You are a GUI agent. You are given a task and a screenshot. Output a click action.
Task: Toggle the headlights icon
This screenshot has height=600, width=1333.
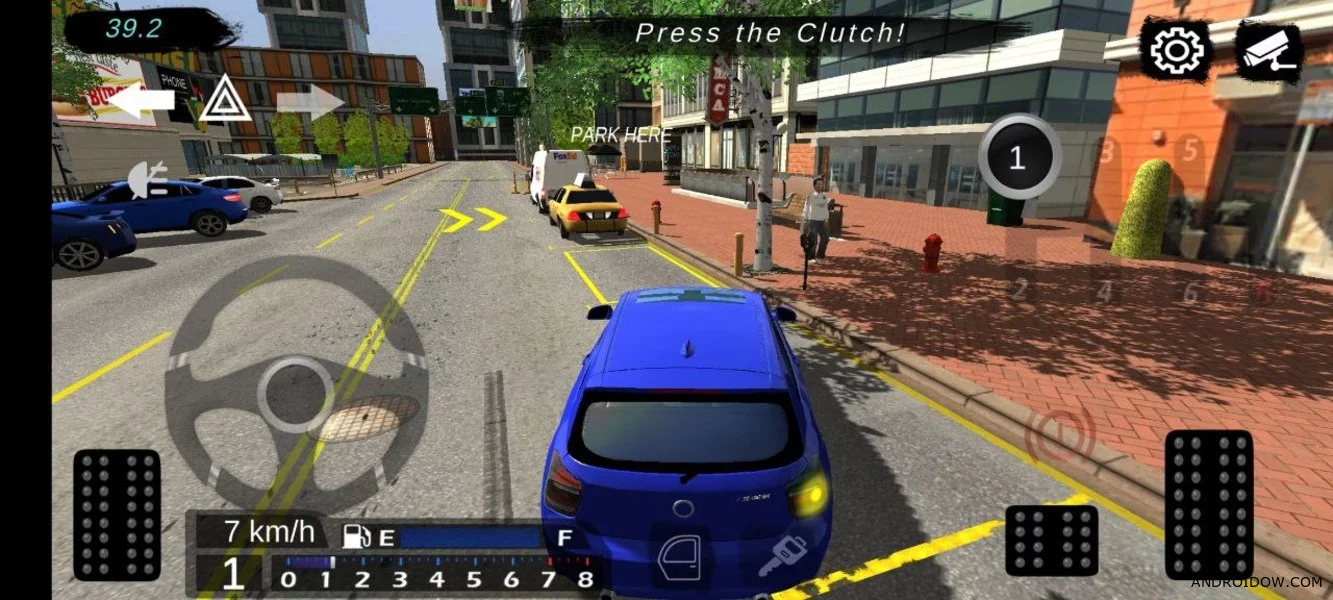[148, 179]
